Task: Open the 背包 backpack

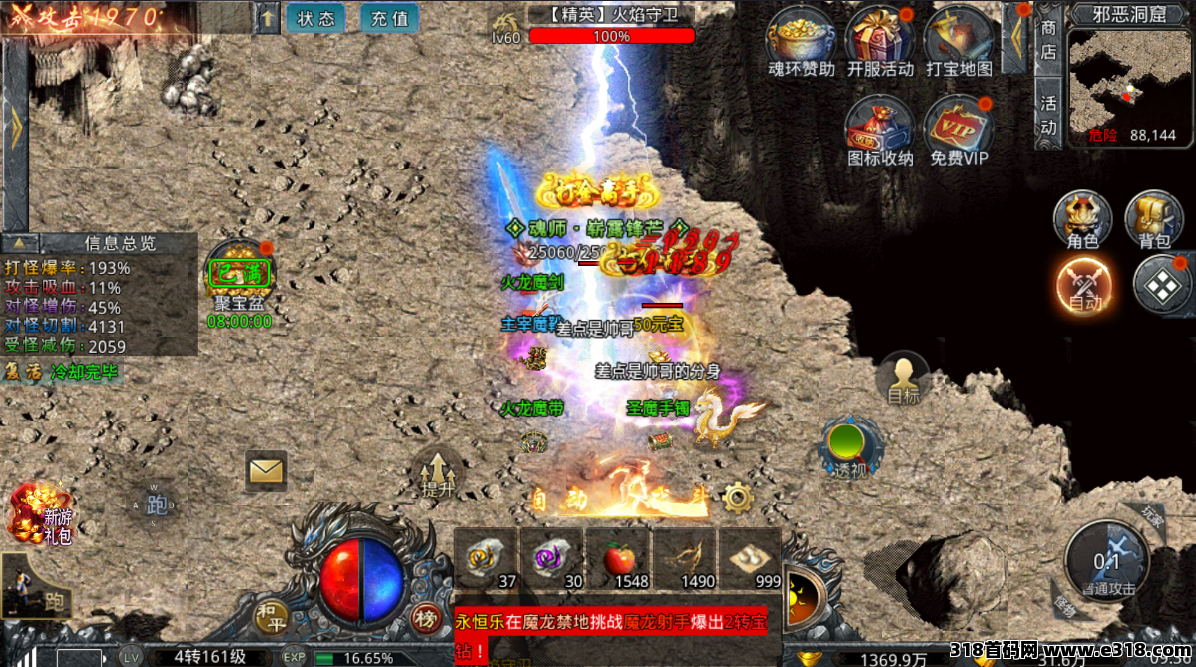Action: point(1154,218)
